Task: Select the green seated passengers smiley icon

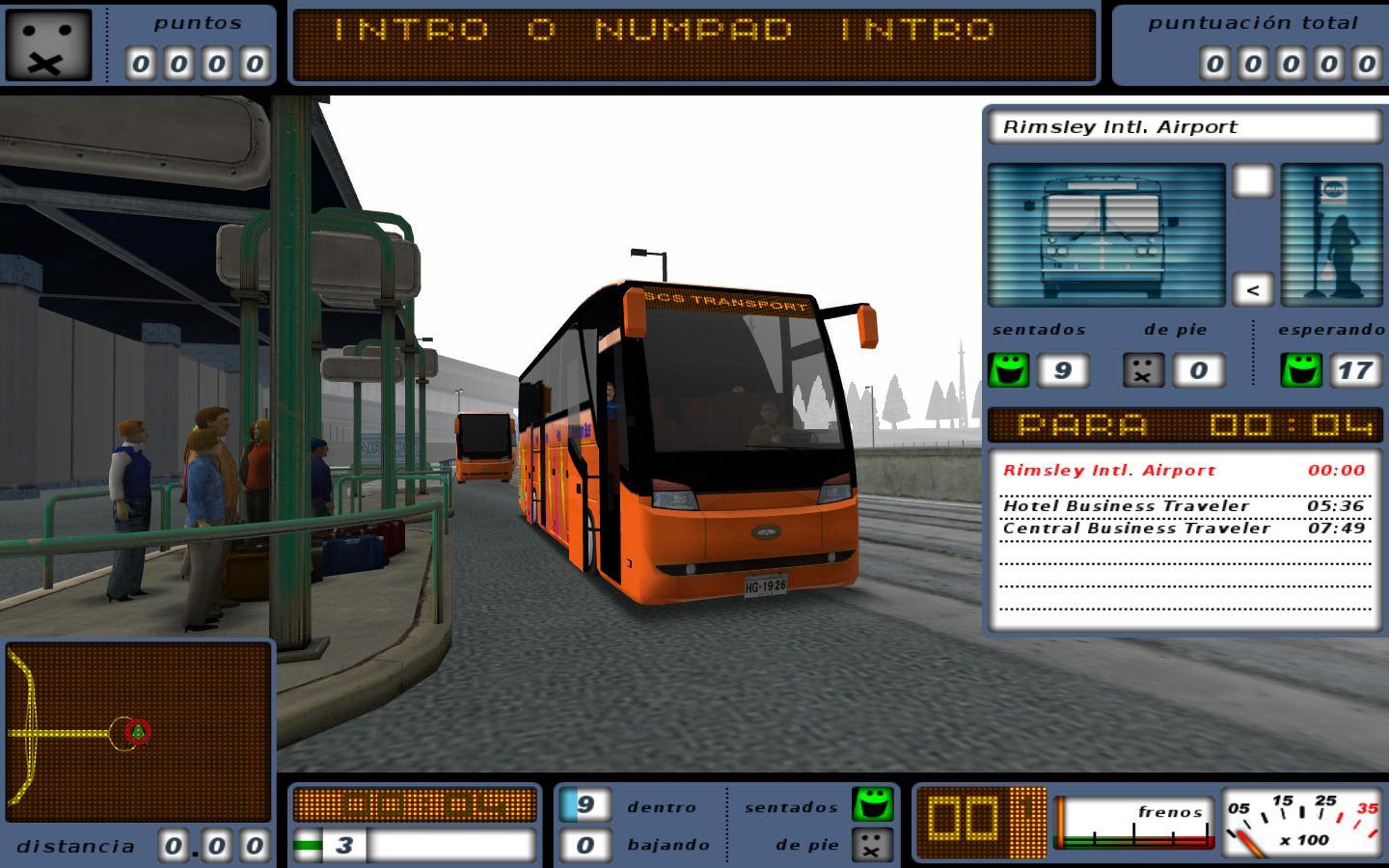Action: point(1007,369)
